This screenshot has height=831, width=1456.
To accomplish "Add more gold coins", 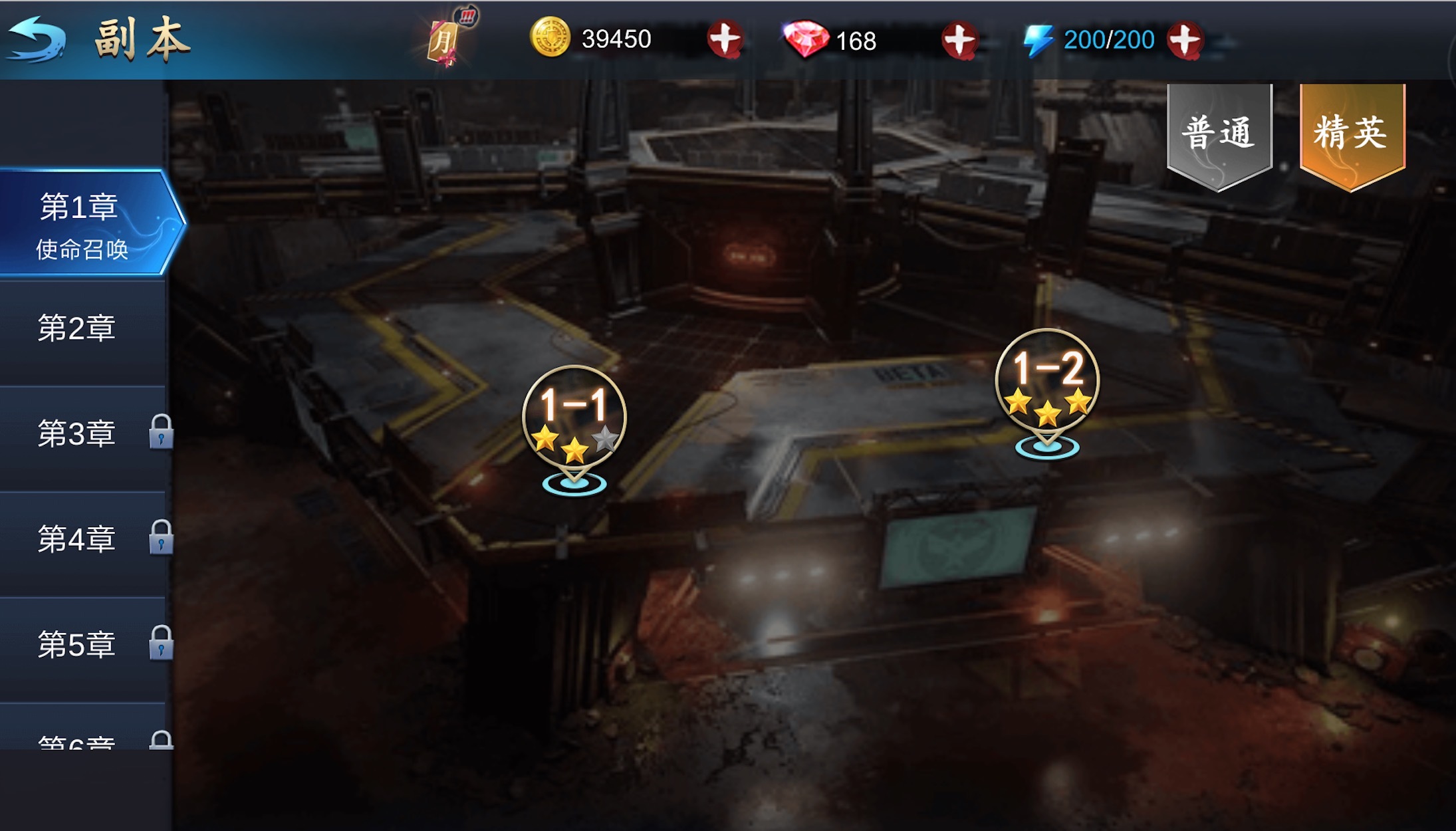I will [724, 40].
